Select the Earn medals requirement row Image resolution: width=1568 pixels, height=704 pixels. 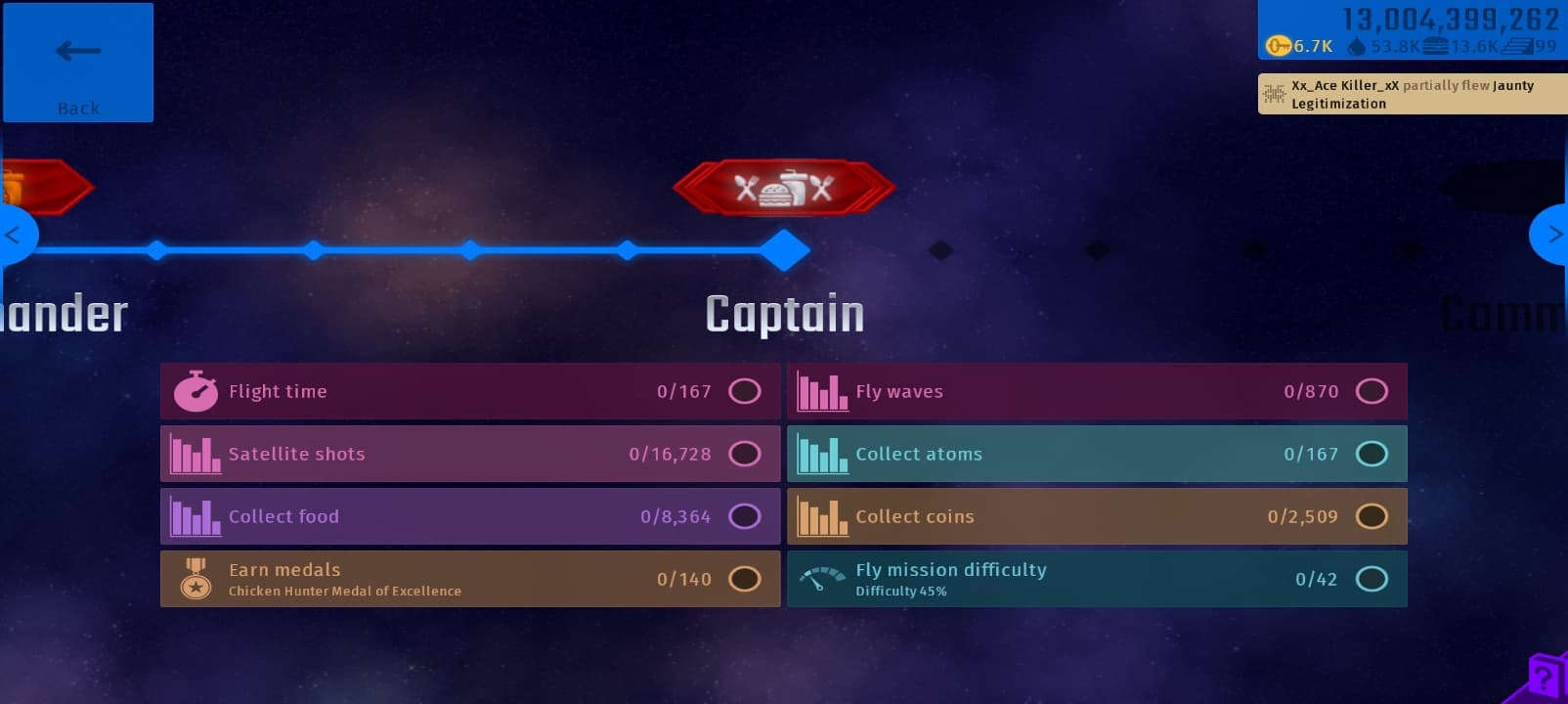point(470,579)
